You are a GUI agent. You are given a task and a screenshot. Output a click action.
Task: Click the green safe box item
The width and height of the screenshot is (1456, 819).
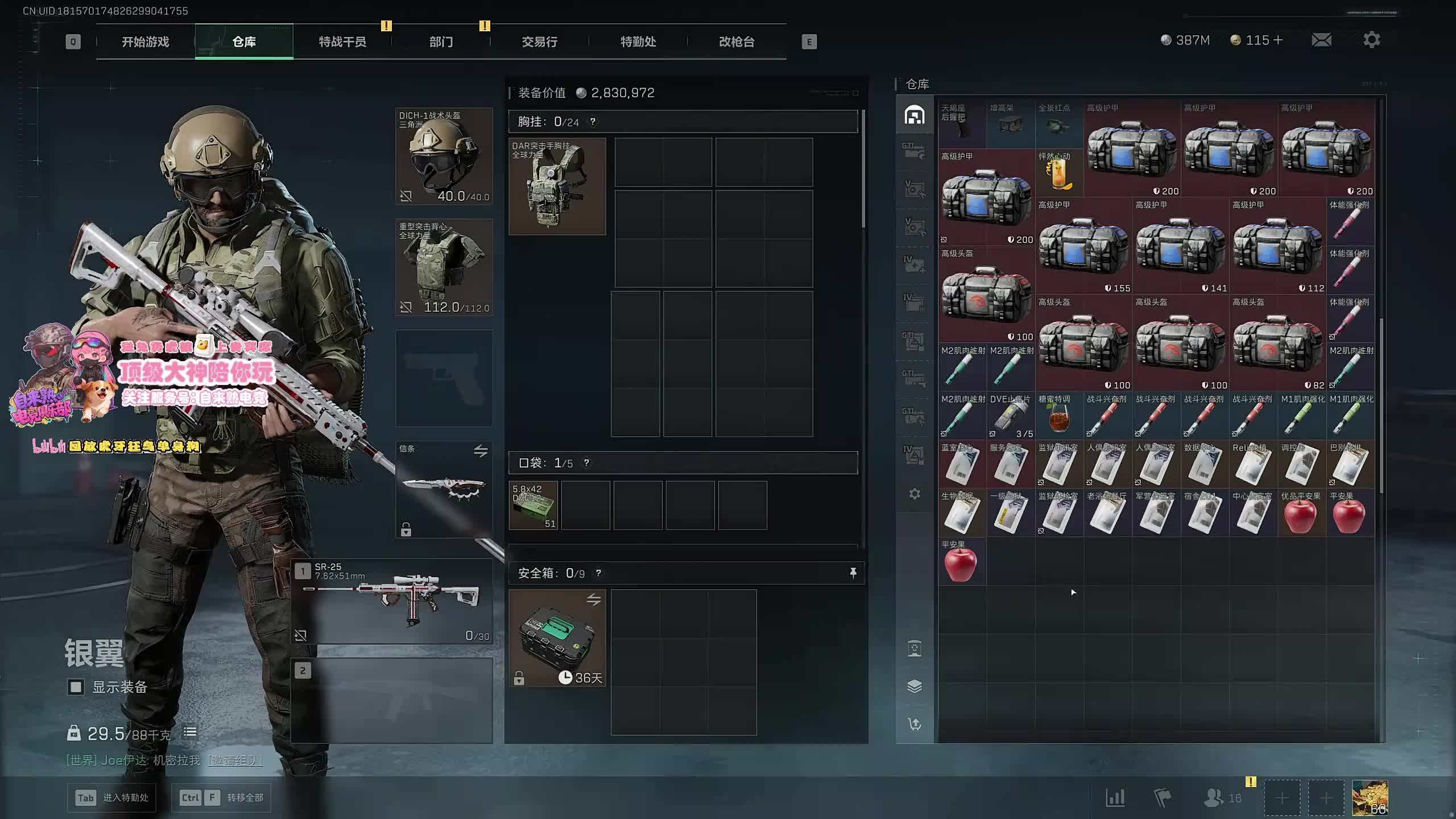coord(557,638)
